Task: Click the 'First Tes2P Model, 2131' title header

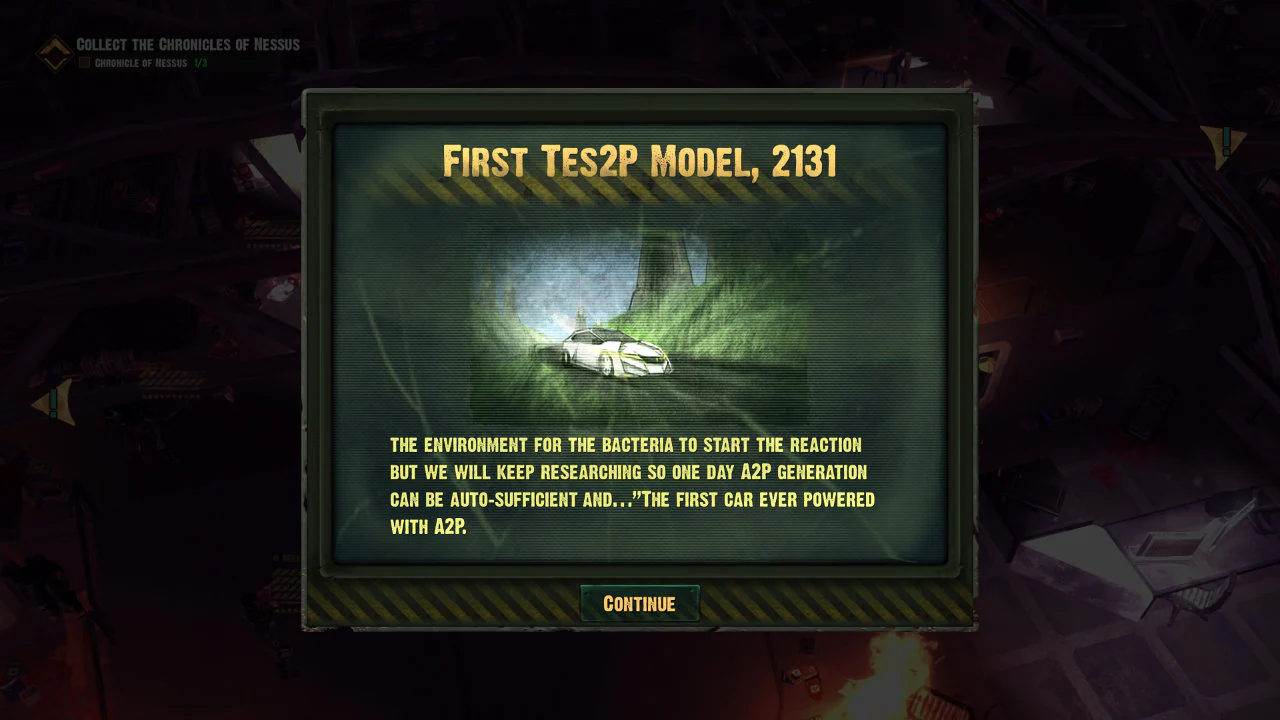Action: coord(640,160)
